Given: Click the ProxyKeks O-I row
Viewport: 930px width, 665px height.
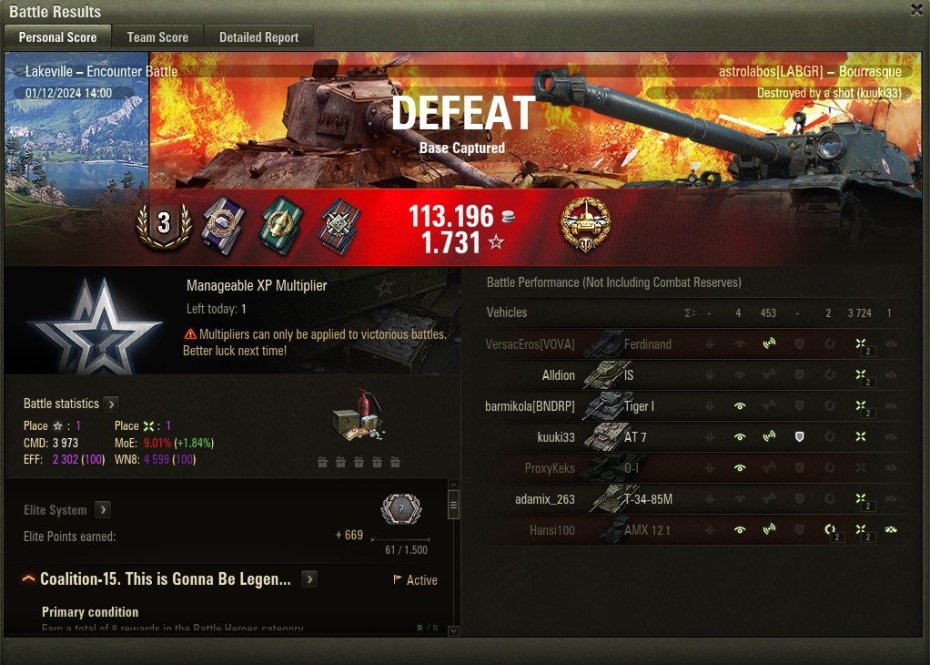Looking at the screenshot, I should pos(690,468).
